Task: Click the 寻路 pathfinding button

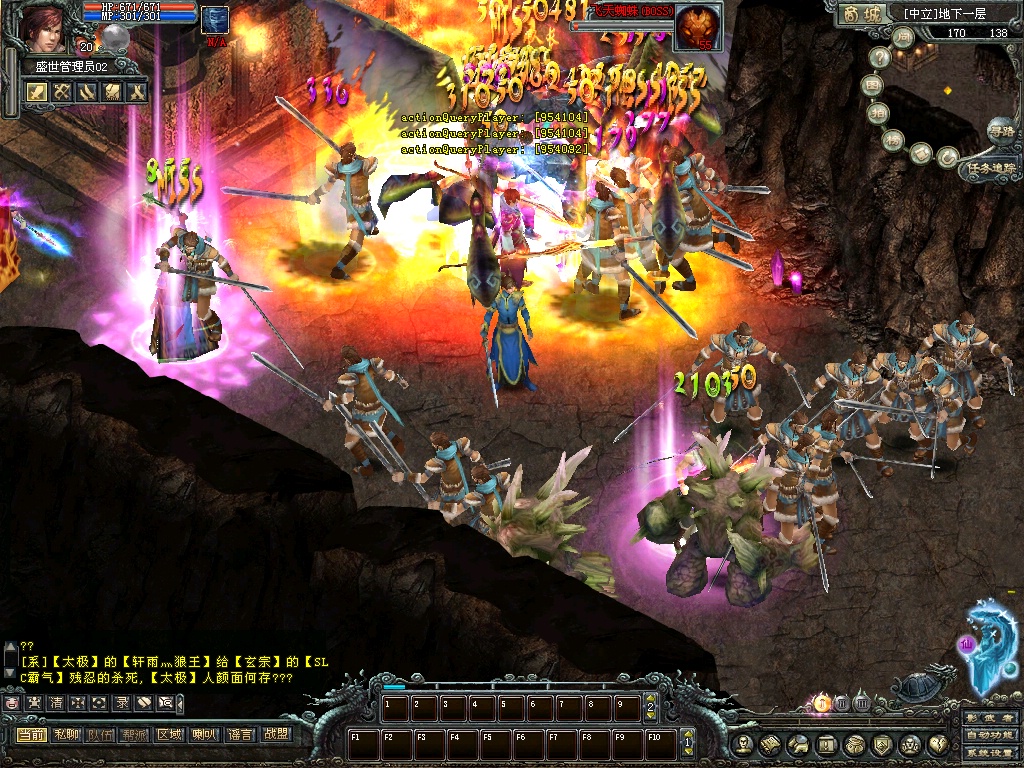Action: [1000, 130]
